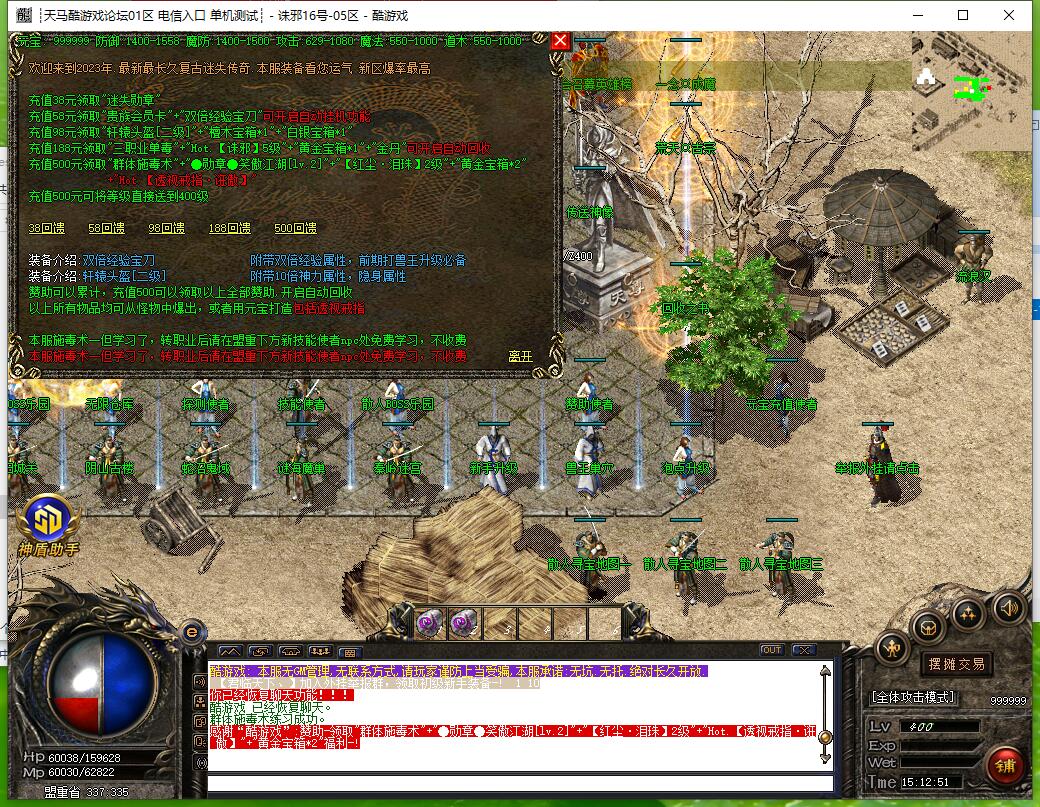Open the 神盾助手 helper icon

[x=47, y=521]
